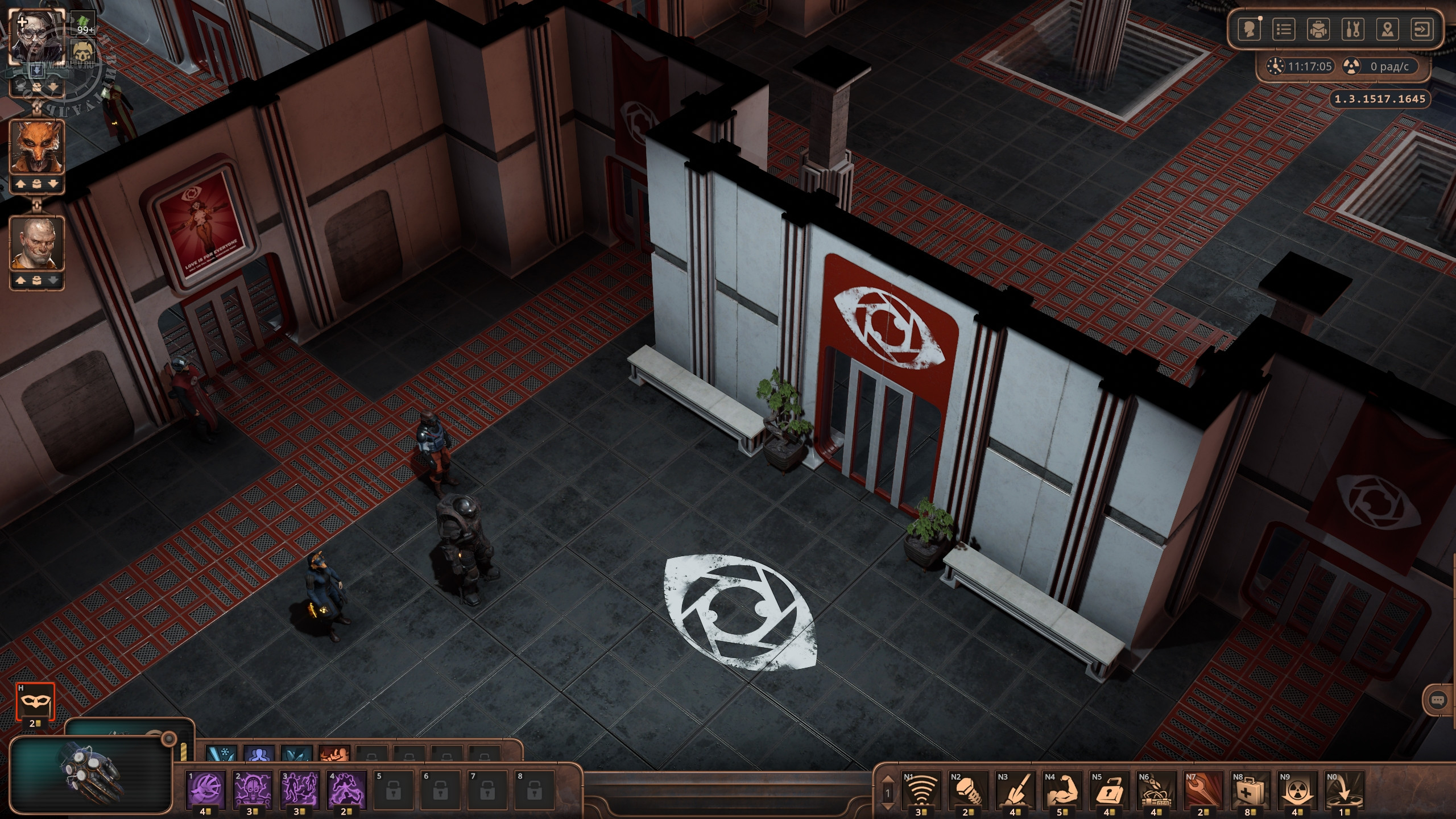Select the bald scarred companion portrait

coord(36,243)
